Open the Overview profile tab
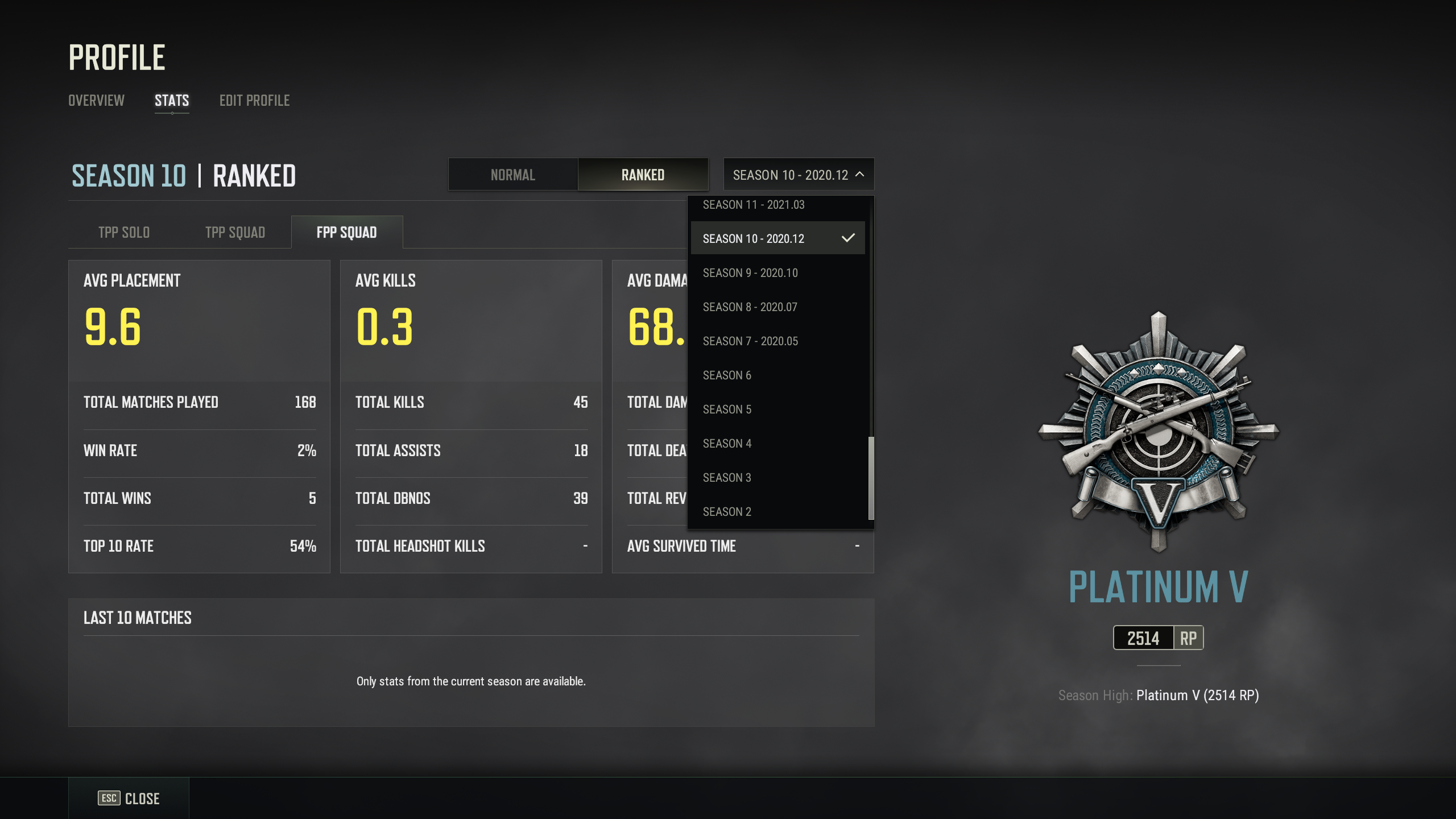Image resolution: width=1456 pixels, height=819 pixels. 96,101
